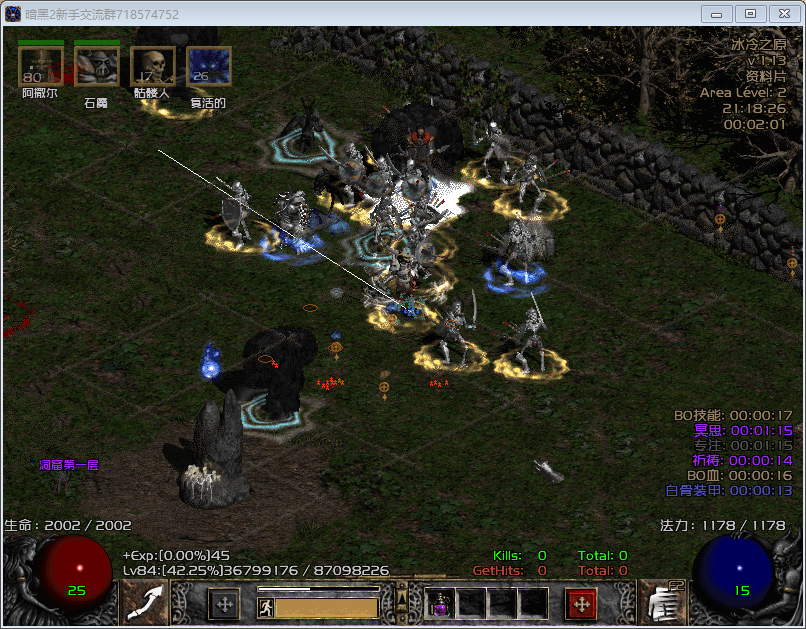Close the game window
The width and height of the screenshot is (806, 629).
[x=783, y=13]
